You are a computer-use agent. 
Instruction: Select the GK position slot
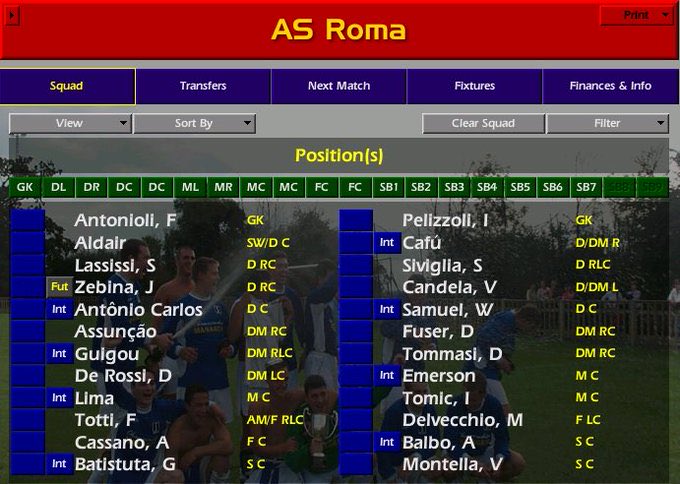tap(25, 187)
